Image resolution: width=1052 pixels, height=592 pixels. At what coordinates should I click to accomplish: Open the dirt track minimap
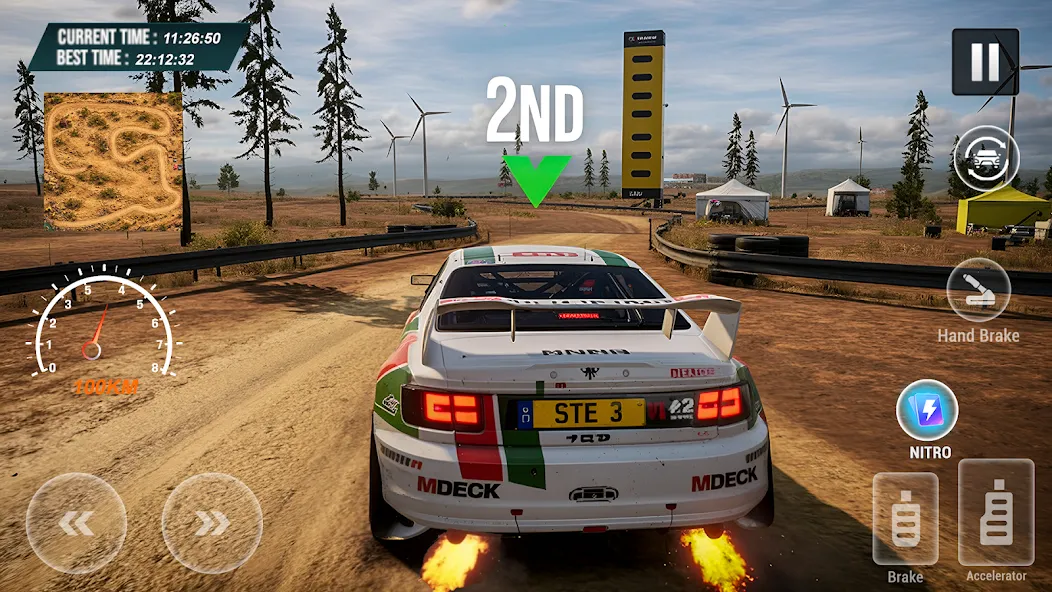pos(113,161)
